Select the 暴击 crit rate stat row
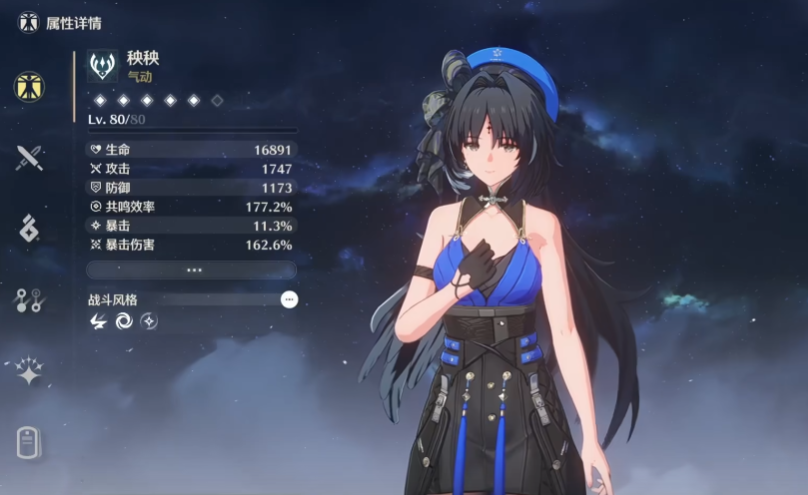Viewport: 808px width, 495px height. 192,225
